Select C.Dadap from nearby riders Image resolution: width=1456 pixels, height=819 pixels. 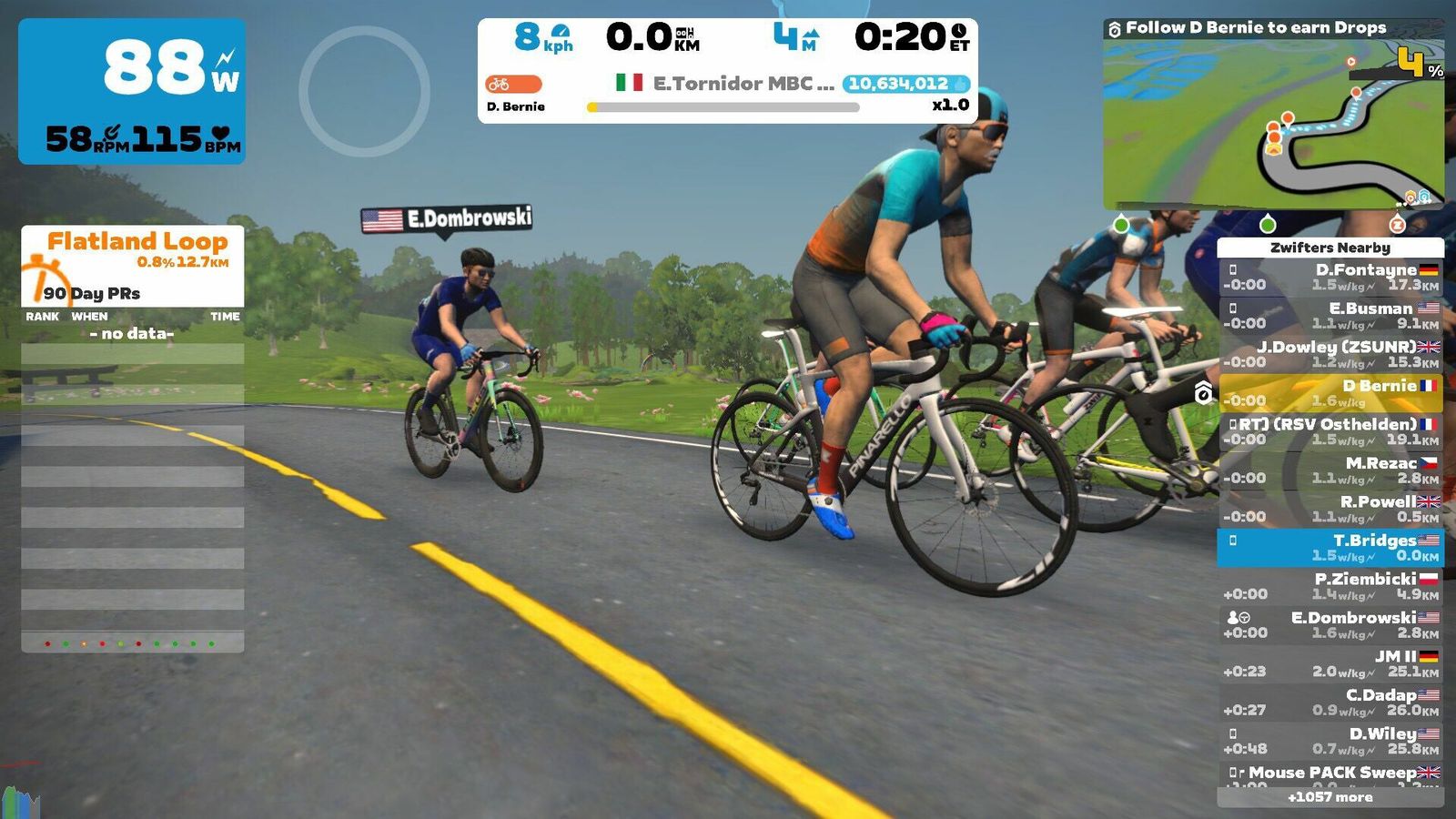tap(1330, 702)
